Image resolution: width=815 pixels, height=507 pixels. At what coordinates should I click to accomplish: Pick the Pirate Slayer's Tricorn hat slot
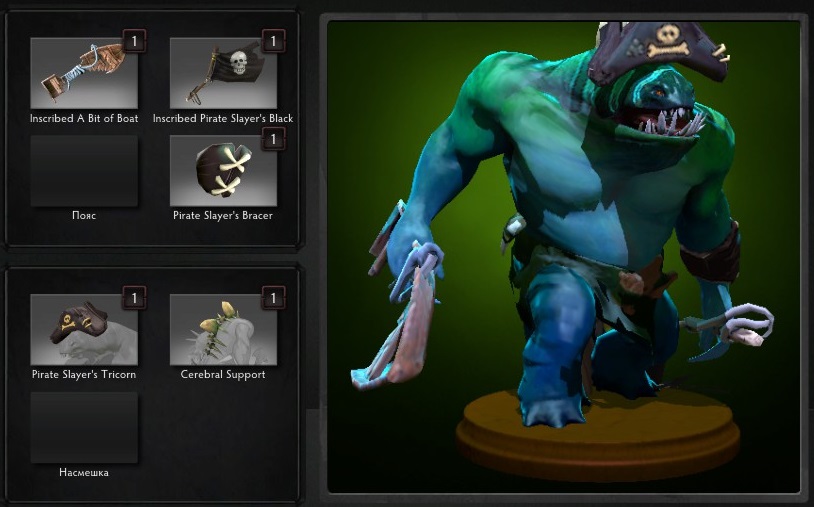pos(84,330)
